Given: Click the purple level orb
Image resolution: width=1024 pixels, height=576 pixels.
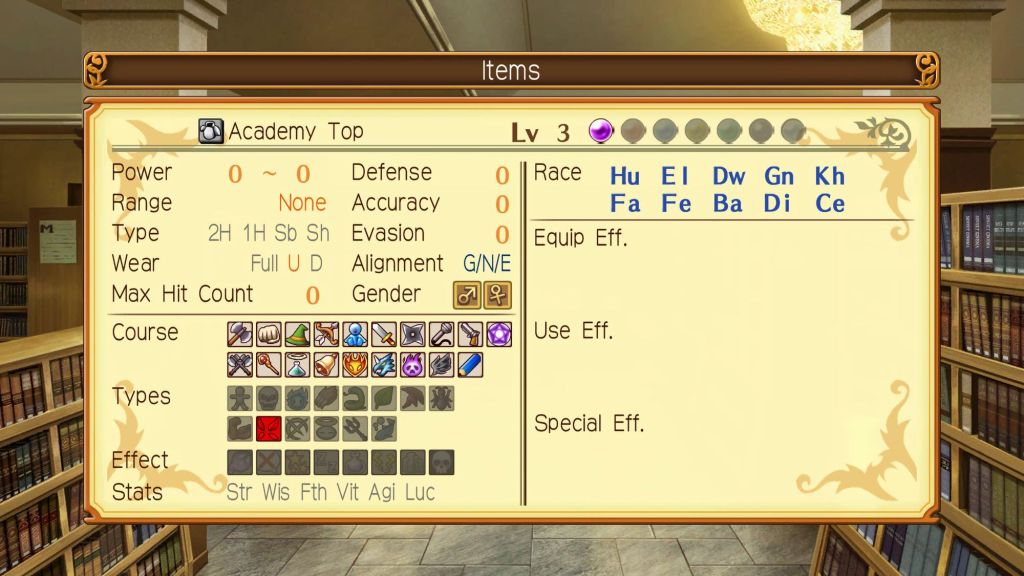Looking at the screenshot, I should [600, 131].
